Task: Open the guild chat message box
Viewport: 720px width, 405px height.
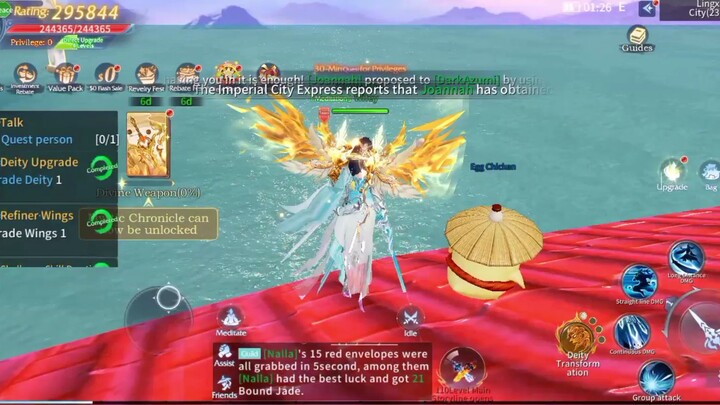Action: [x=322, y=372]
